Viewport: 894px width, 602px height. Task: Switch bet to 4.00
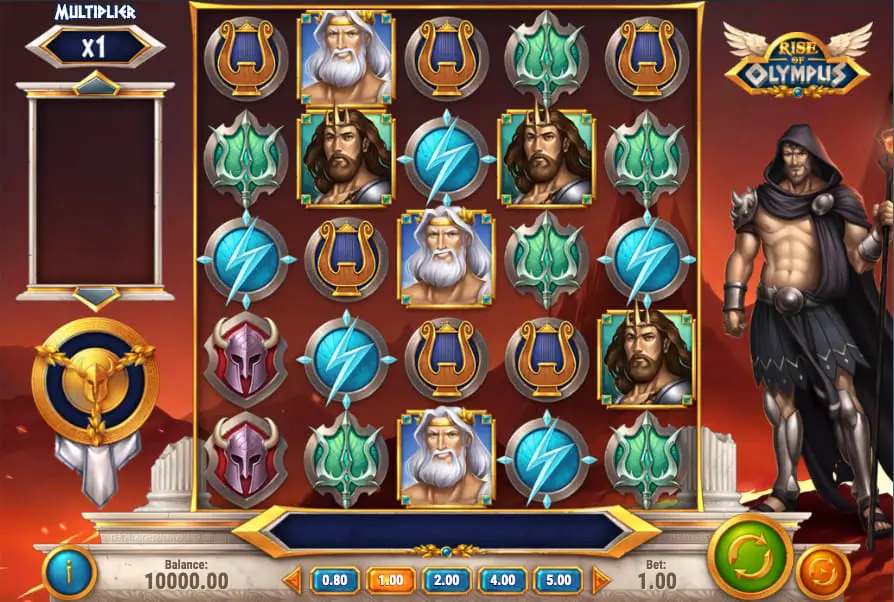[x=503, y=580]
